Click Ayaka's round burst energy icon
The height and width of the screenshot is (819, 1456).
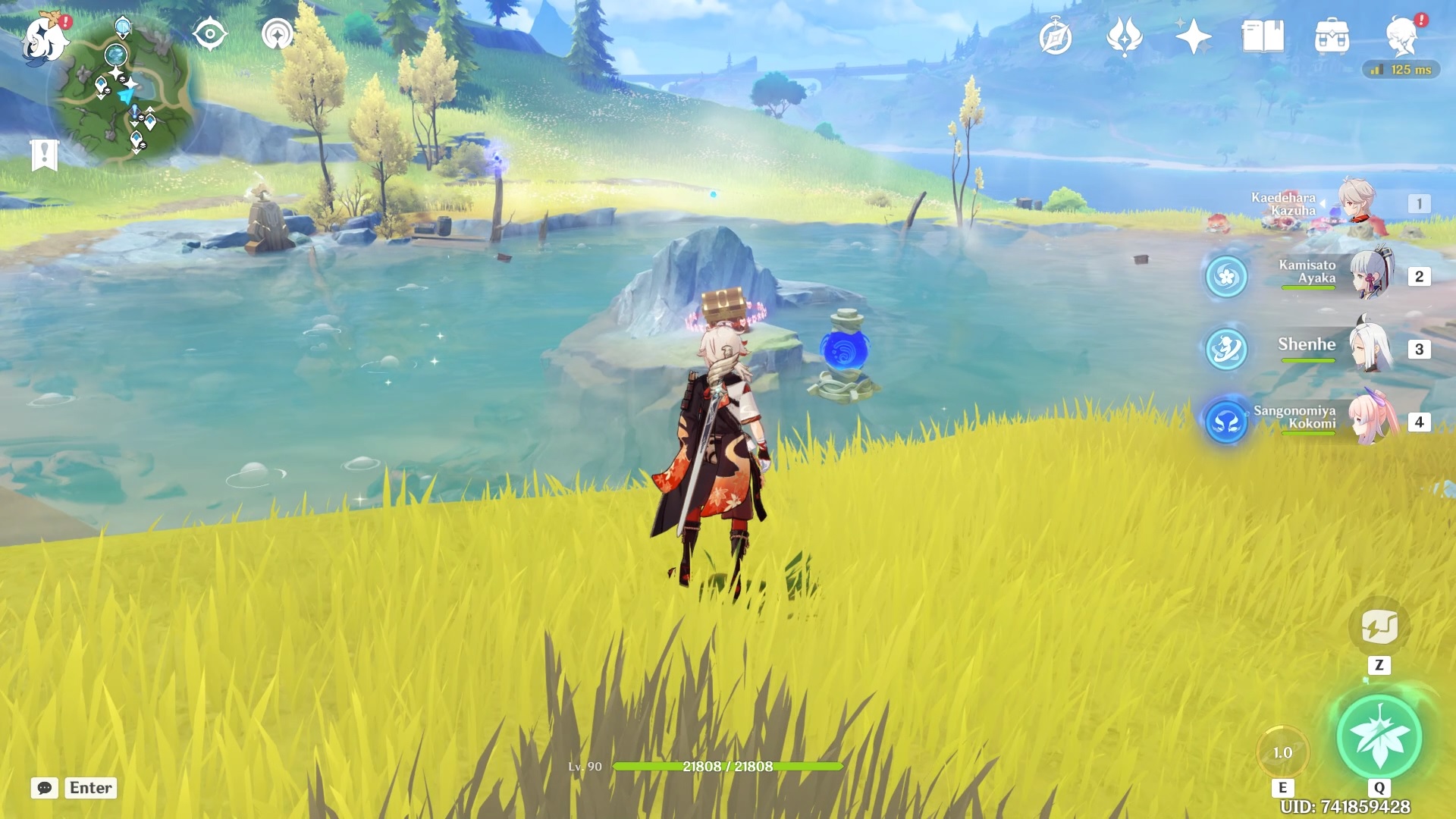tap(1226, 278)
